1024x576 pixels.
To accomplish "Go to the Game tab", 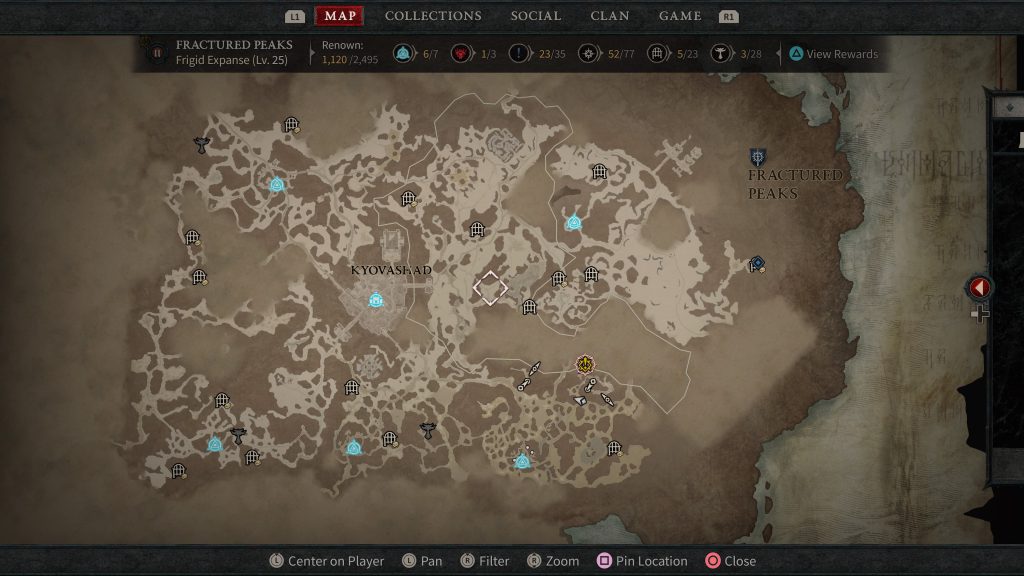I will coord(680,16).
